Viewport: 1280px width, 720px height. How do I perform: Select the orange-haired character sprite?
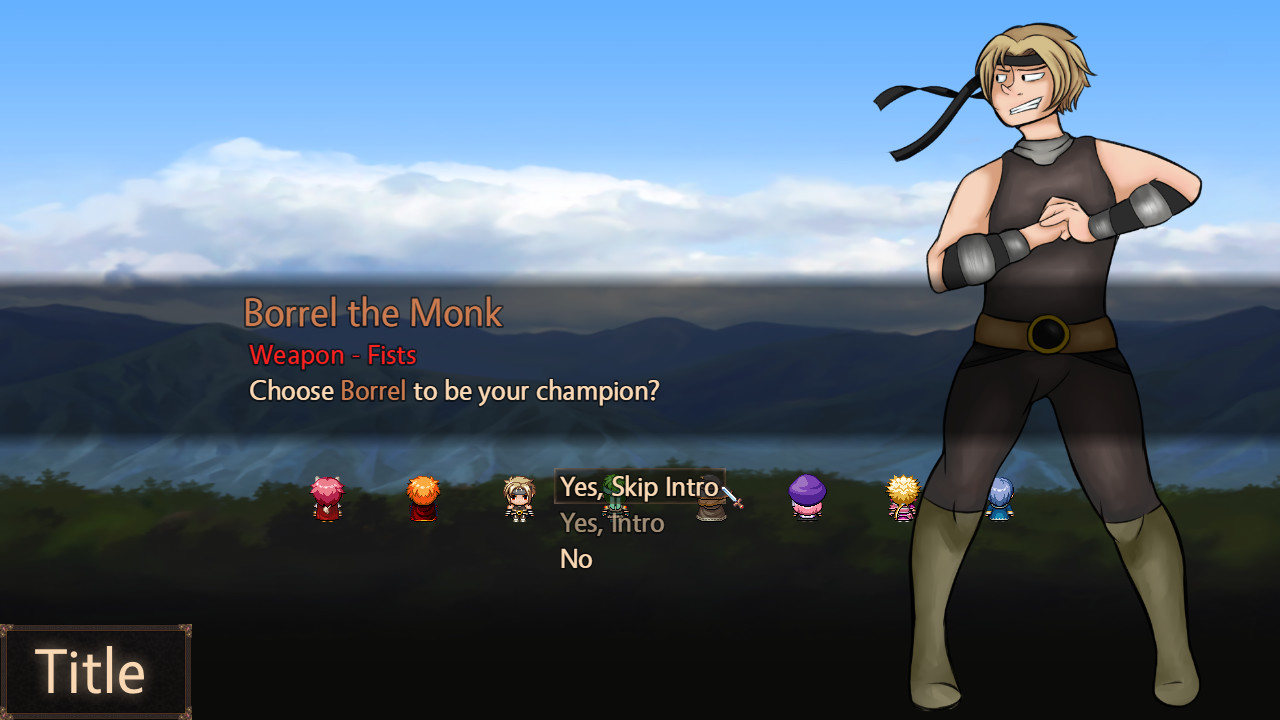click(423, 500)
